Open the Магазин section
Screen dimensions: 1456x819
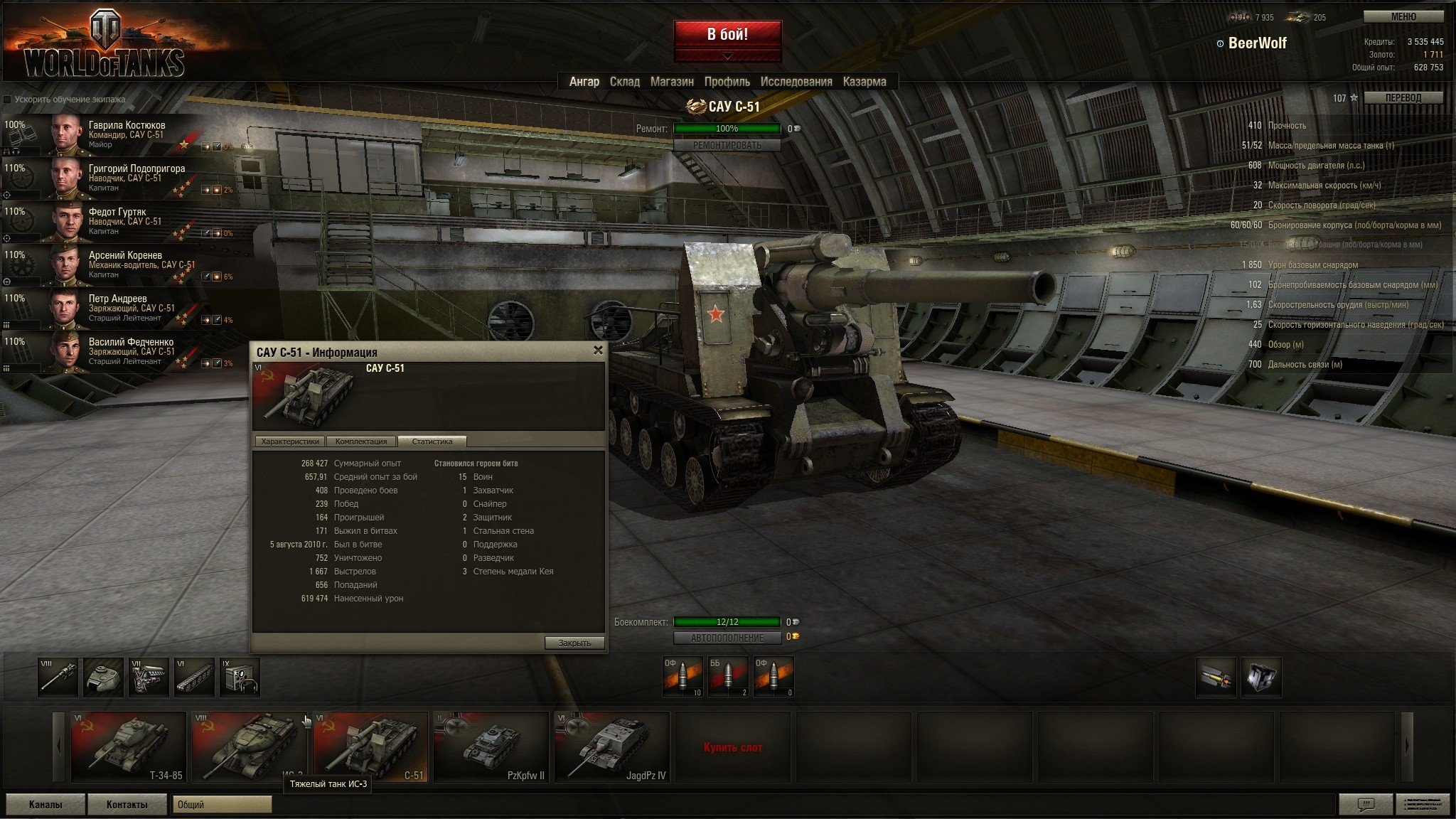tap(672, 82)
